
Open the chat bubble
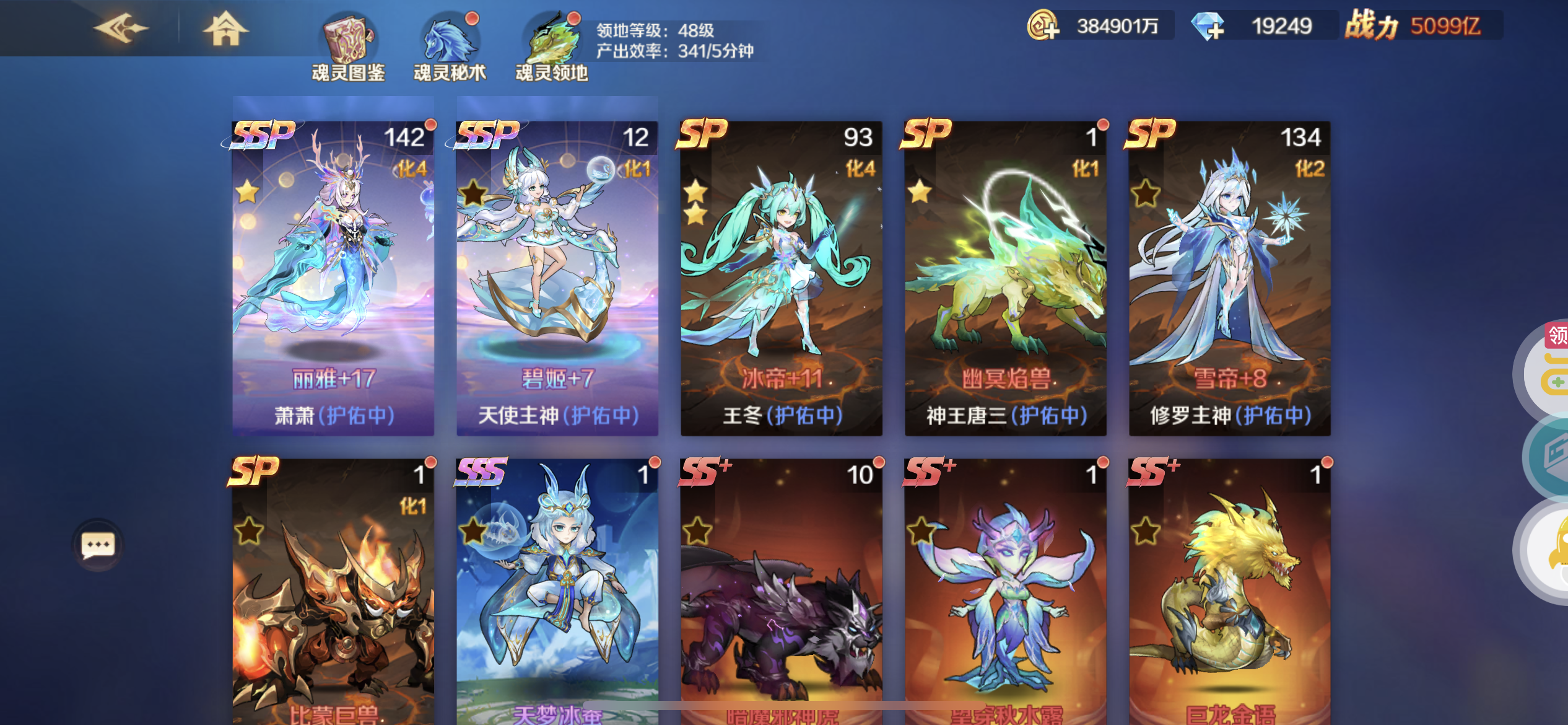(x=98, y=545)
